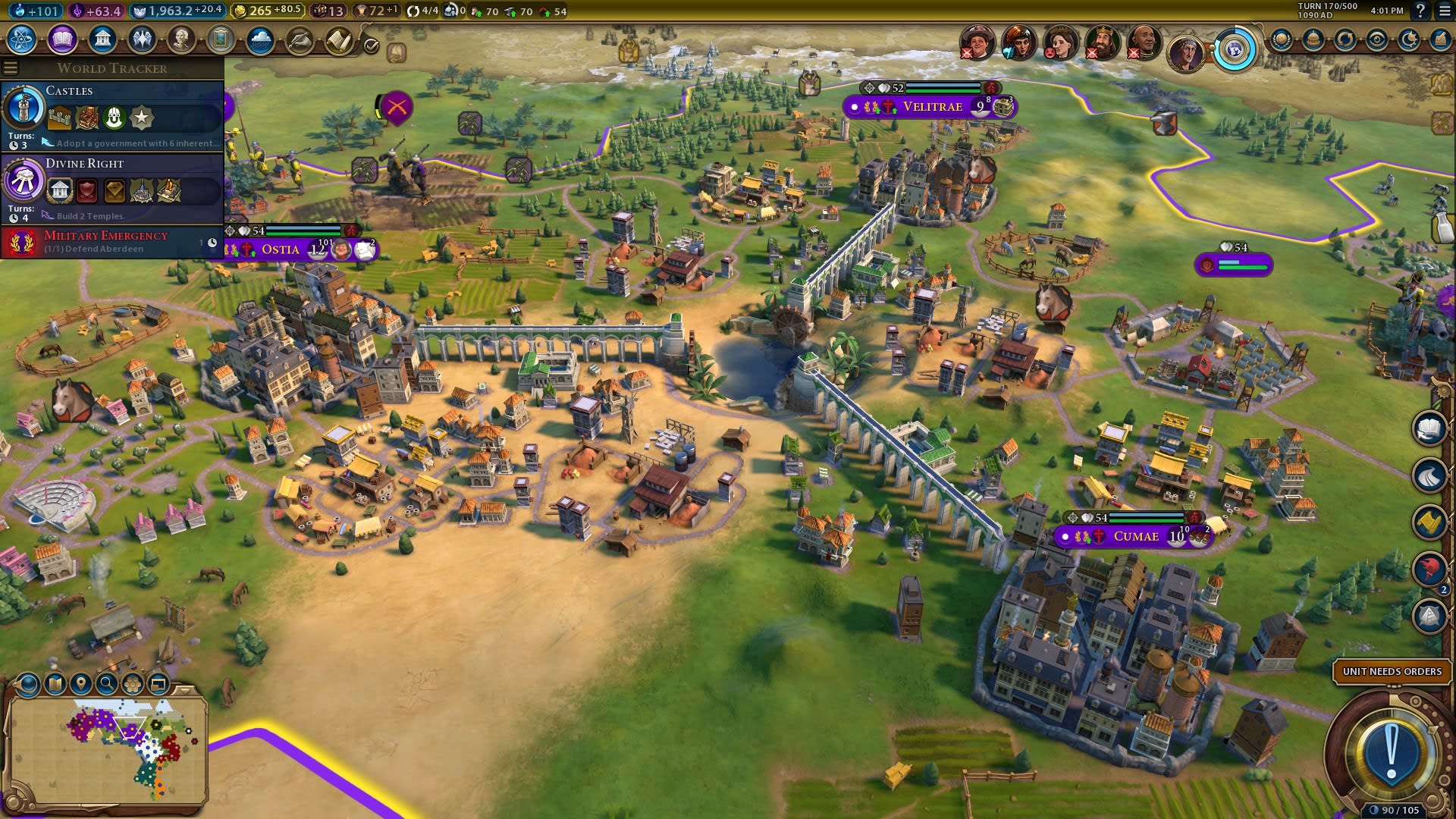Open the map search magnifying glass
This screenshot has width=1456, height=819.
106,684
